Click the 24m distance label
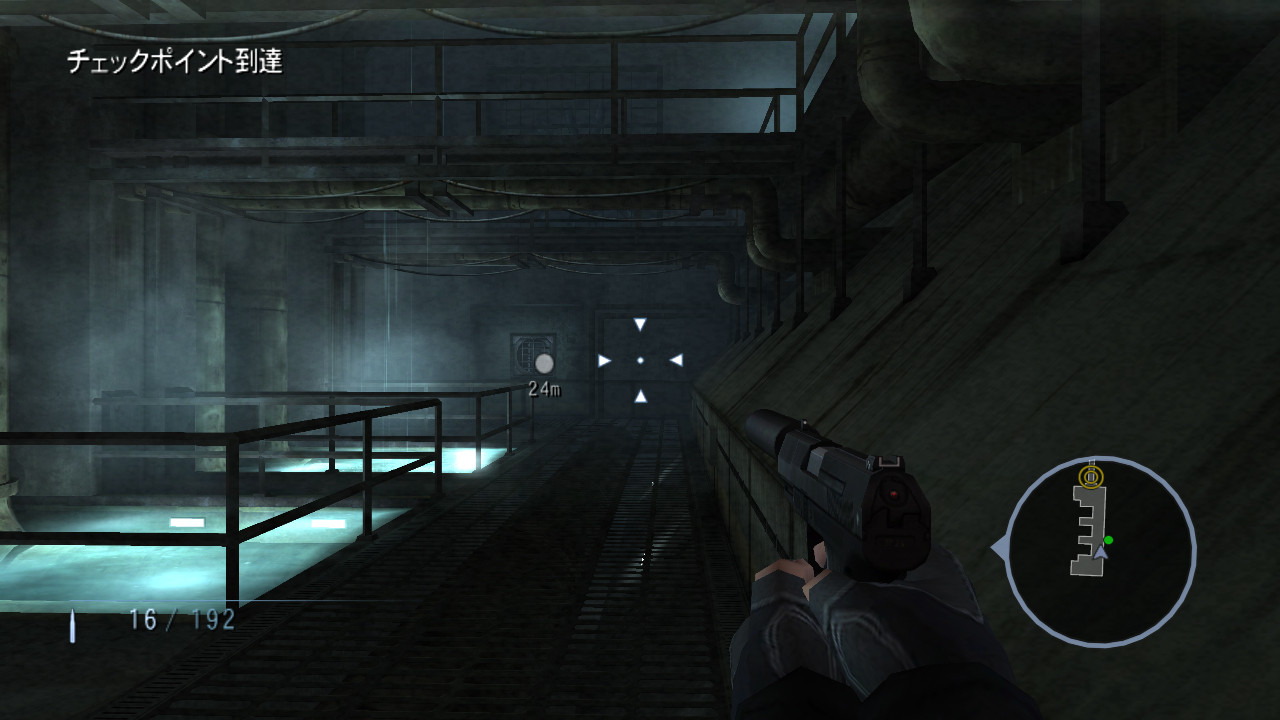This screenshot has width=1280, height=720. click(x=544, y=387)
